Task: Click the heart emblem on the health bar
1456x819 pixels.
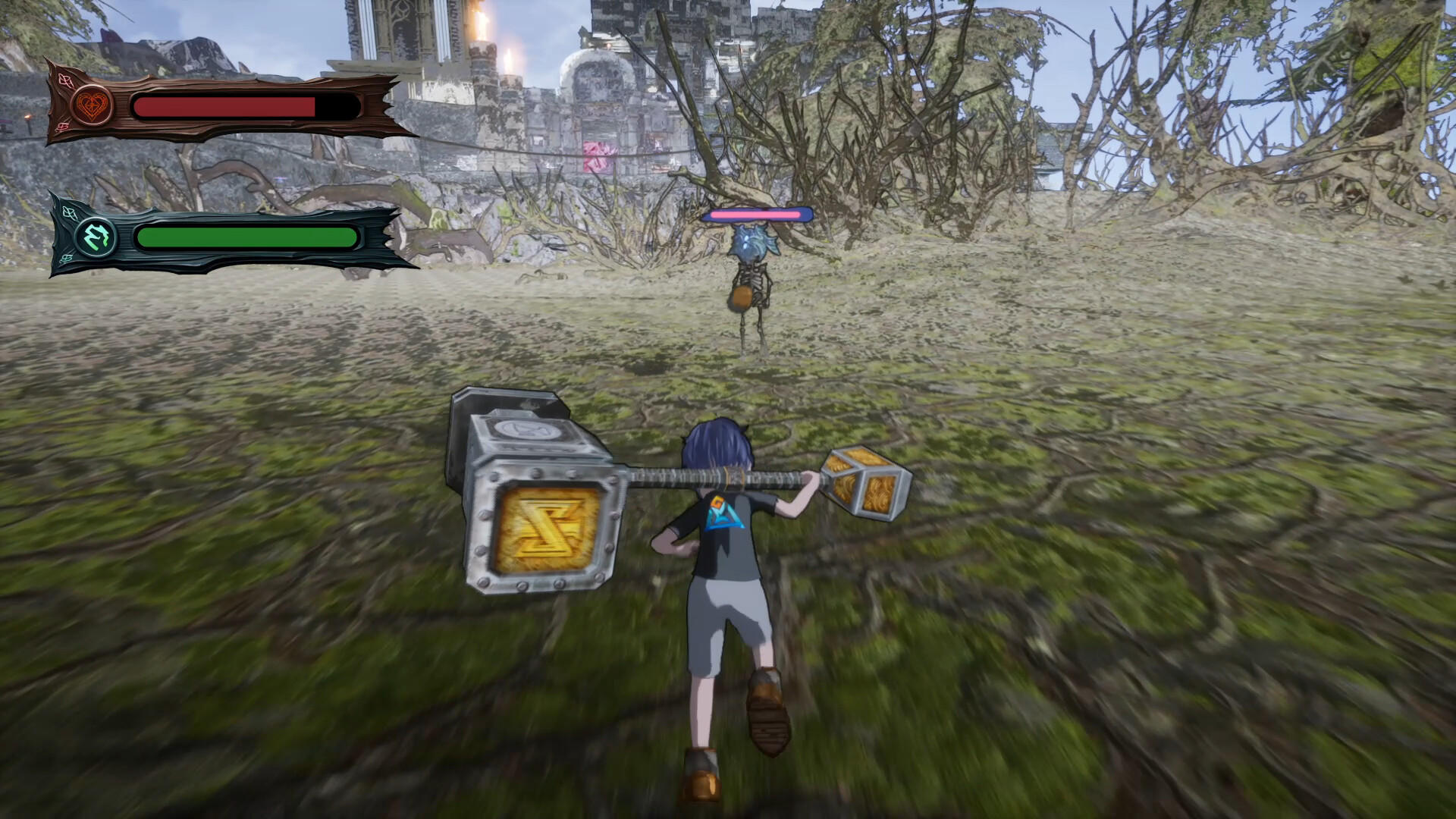Action: click(91, 105)
